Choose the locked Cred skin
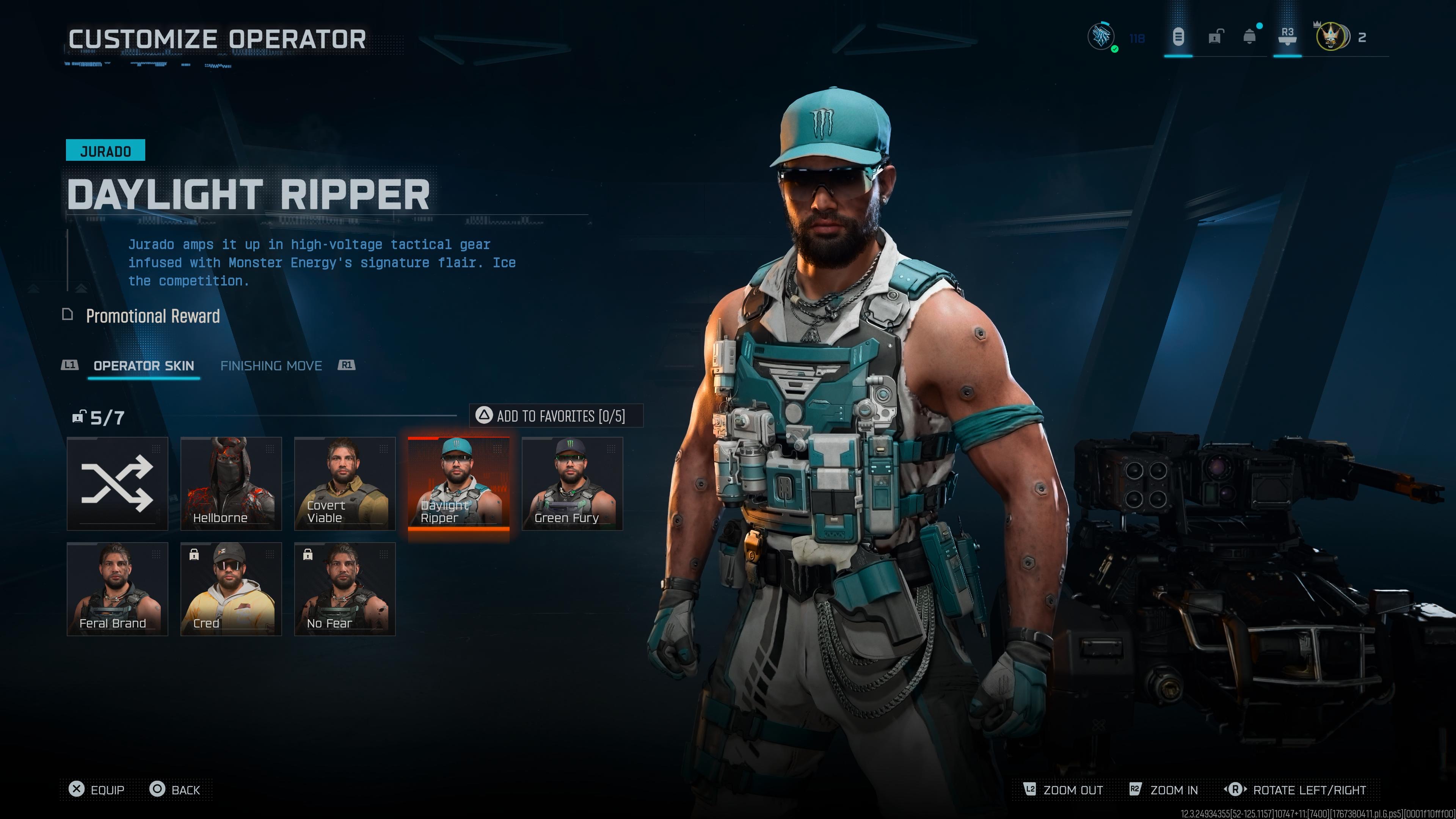1456x819 pixels. pos(231,589)
